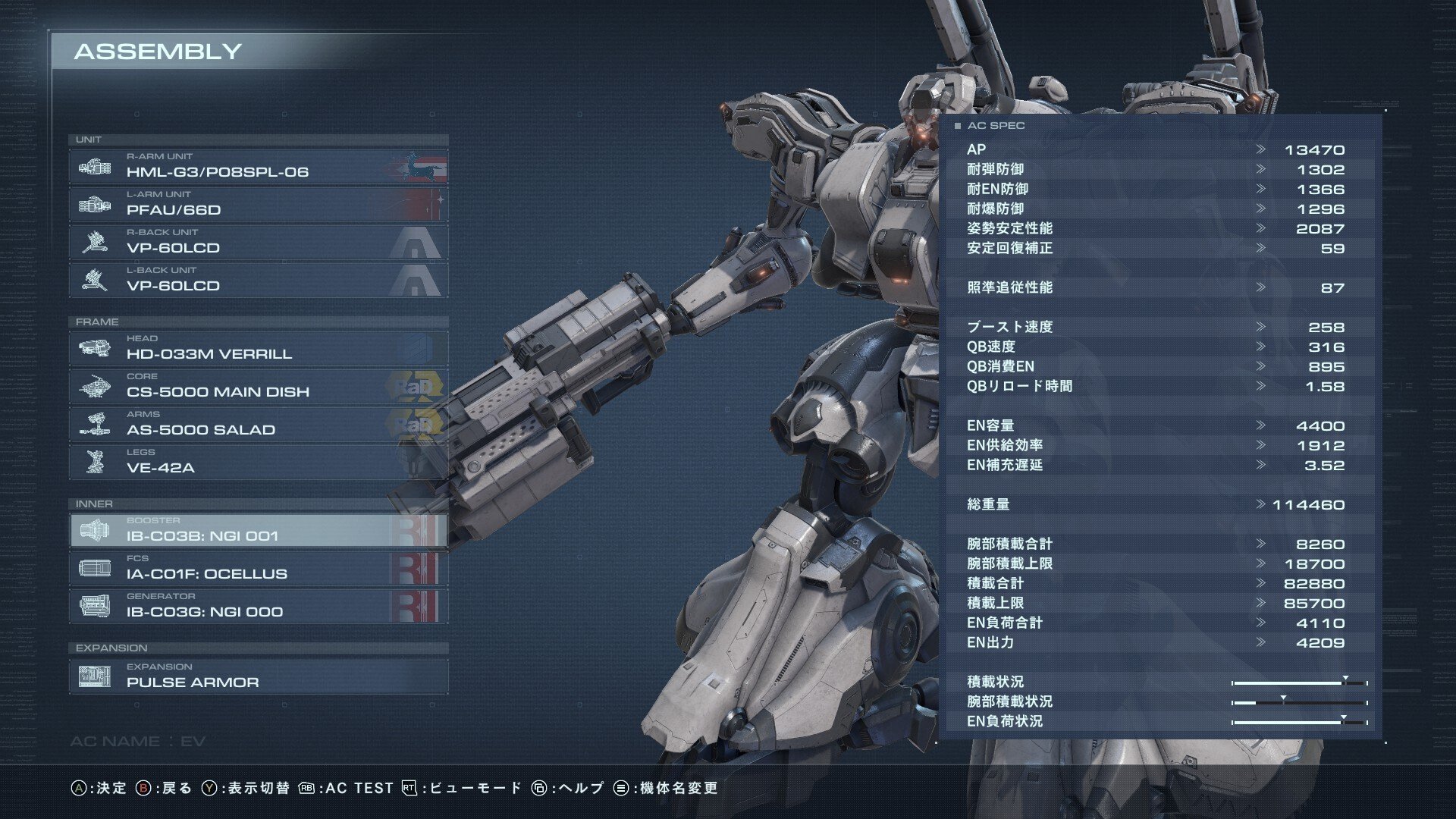Select the L-BACK UNIT weapon slot

click(258, 280)
